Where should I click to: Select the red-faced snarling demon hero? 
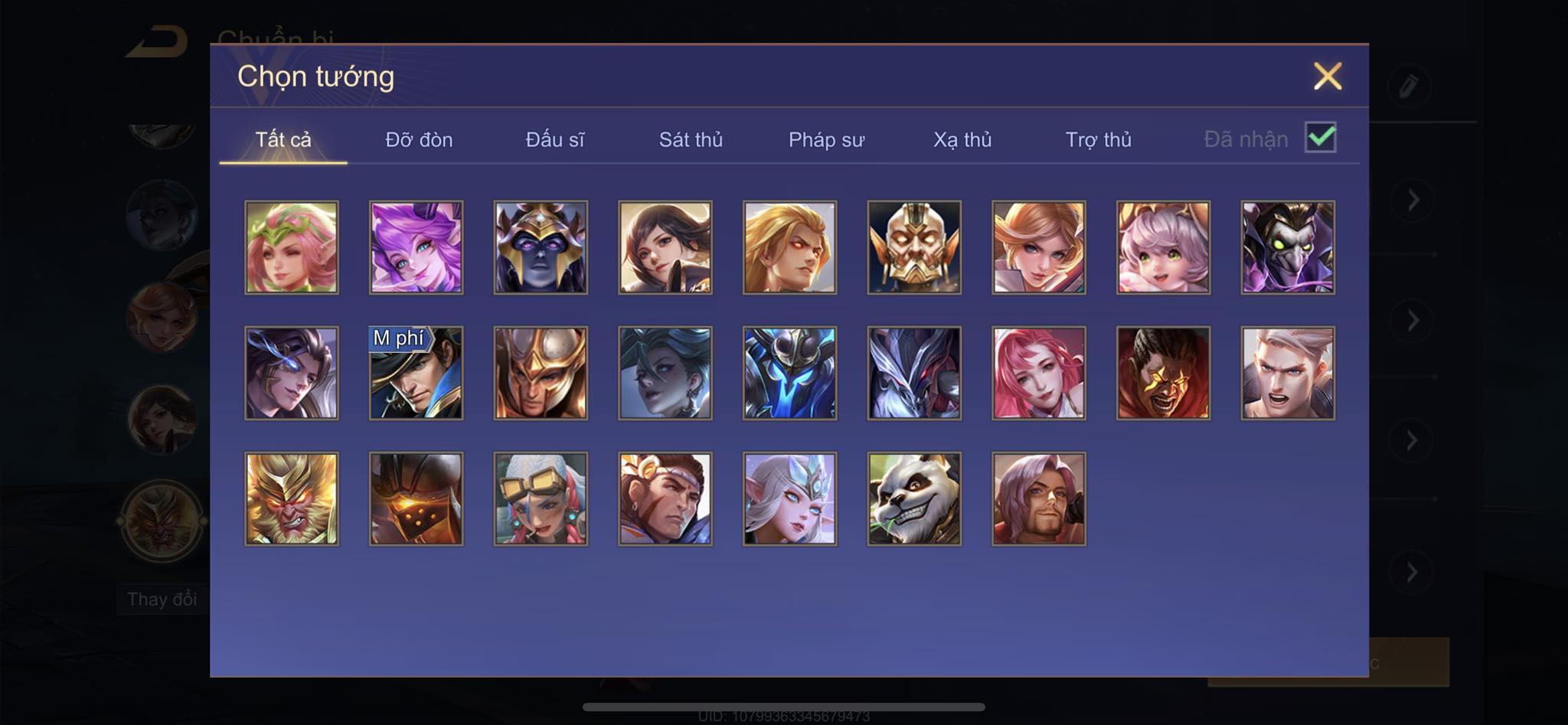[1163, 374]
